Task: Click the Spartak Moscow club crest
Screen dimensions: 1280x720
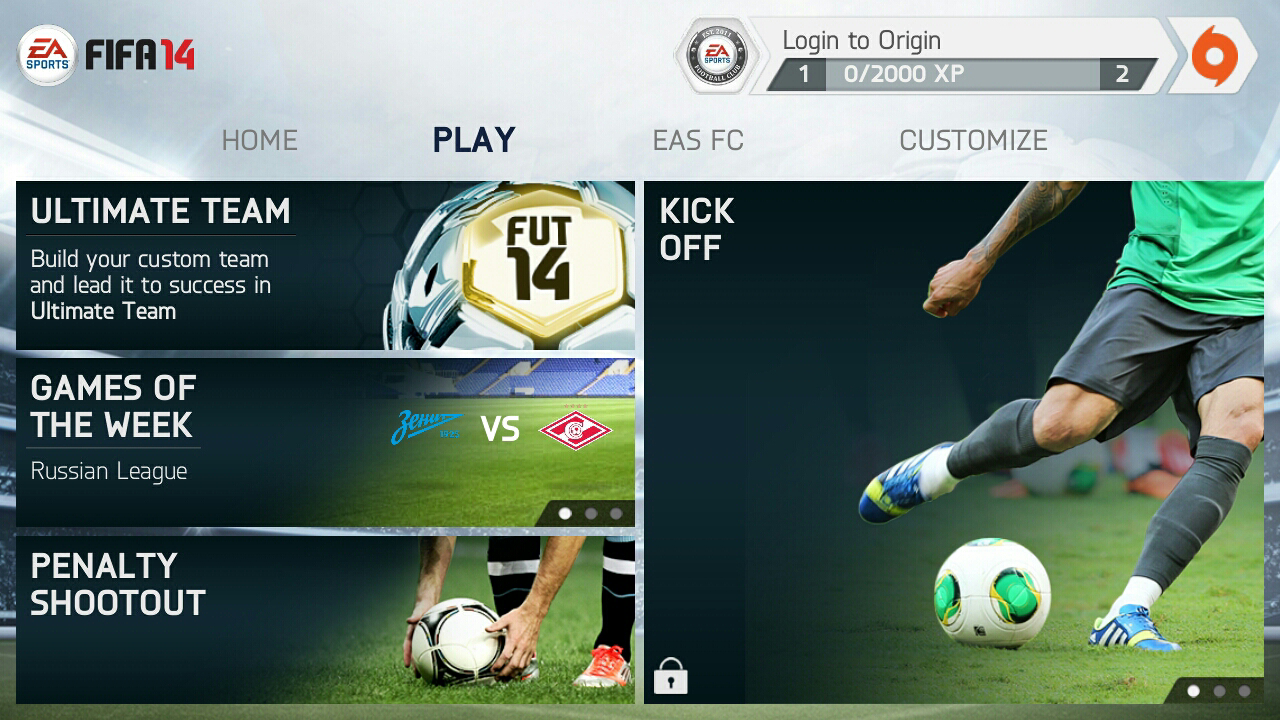Action: tap(576, 428)
